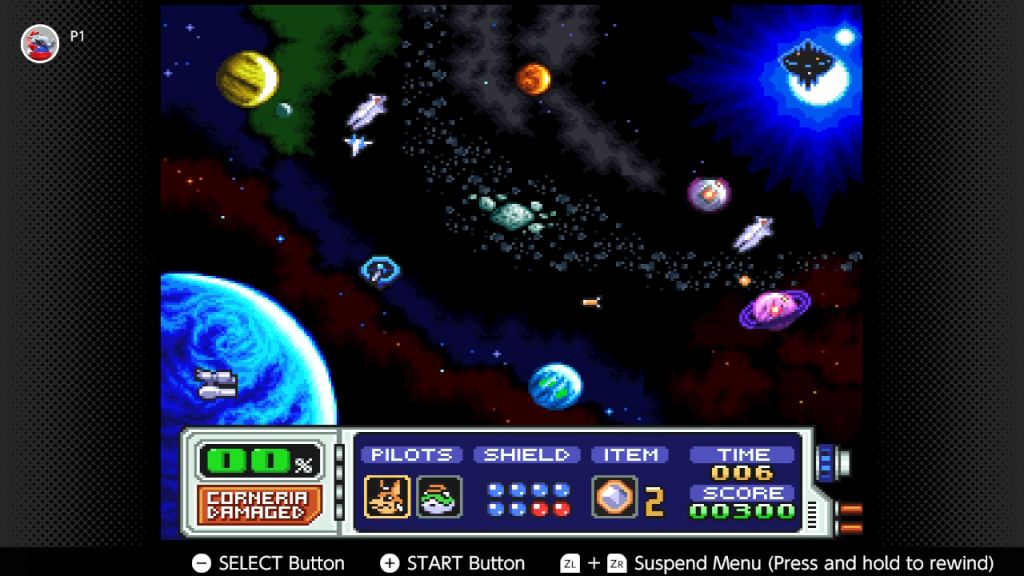Screen dimensions: 1024x576
Task: Click the P1 player avatar icon
Action: (40, 43)
